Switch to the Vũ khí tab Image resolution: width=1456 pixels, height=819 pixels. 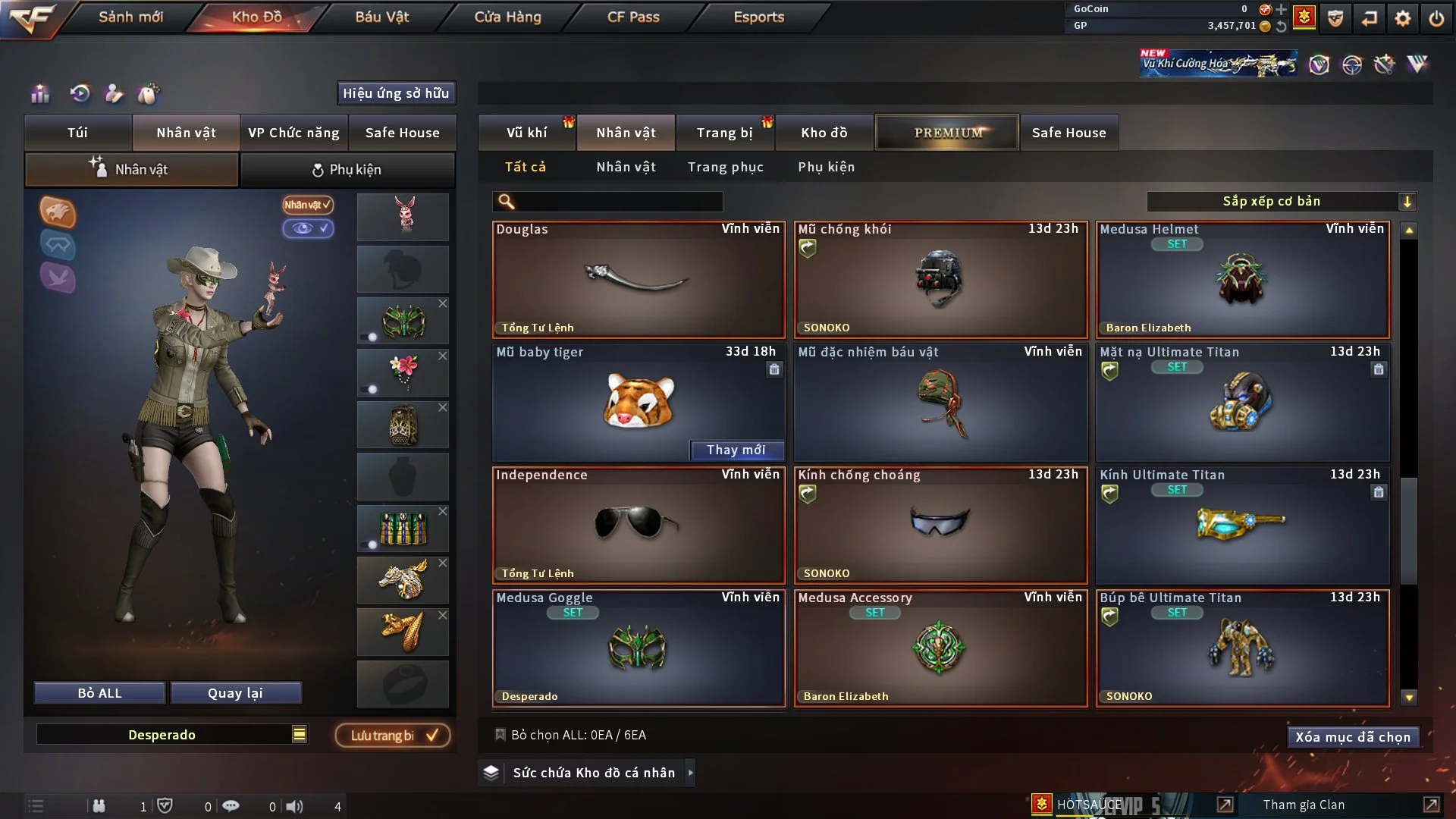(x=526, y=133)
